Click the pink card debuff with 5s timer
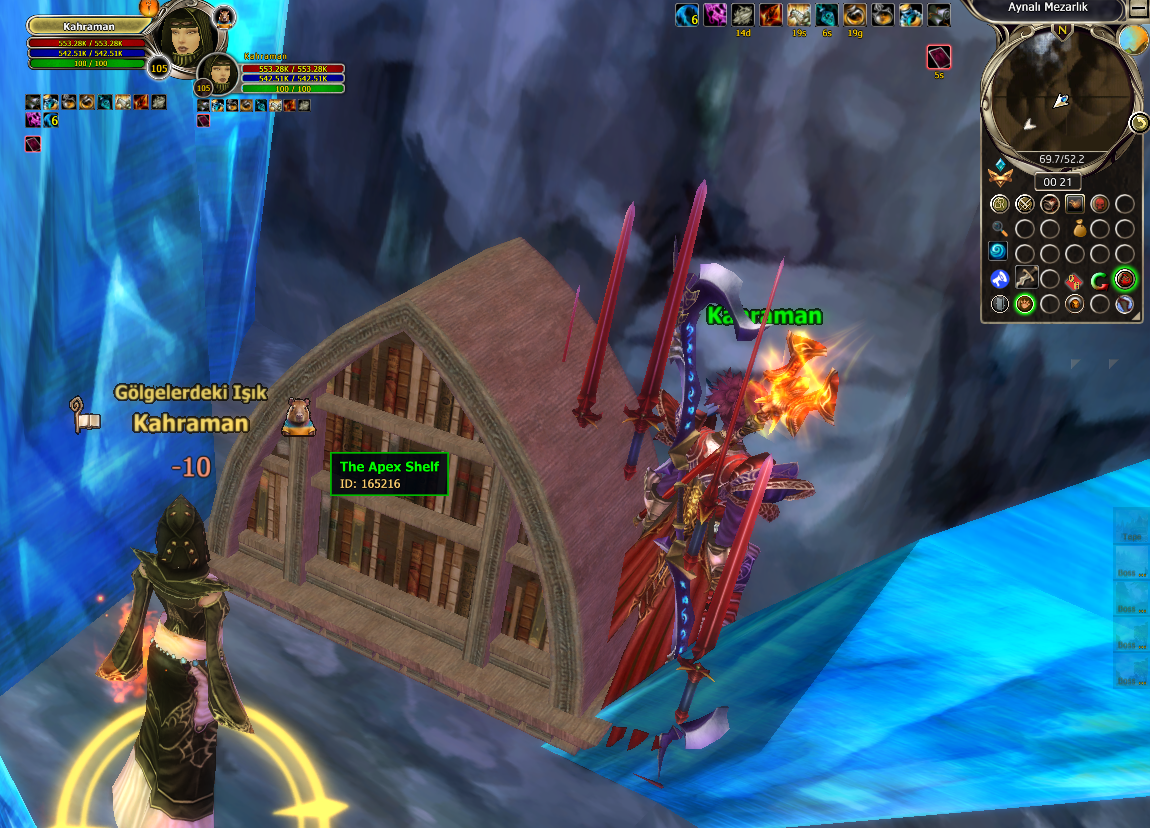 938,57
